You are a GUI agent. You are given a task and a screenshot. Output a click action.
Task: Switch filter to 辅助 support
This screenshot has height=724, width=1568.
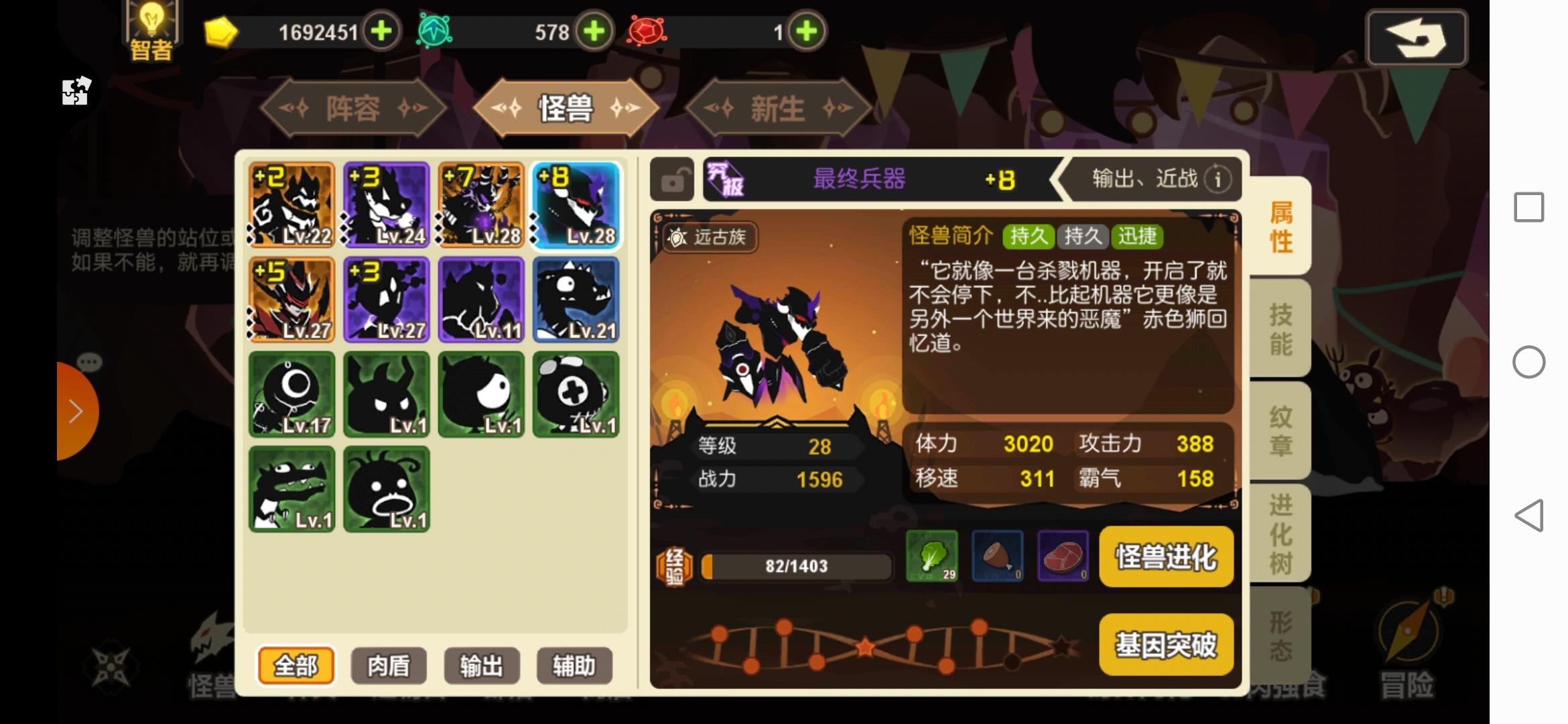point(575,666)
